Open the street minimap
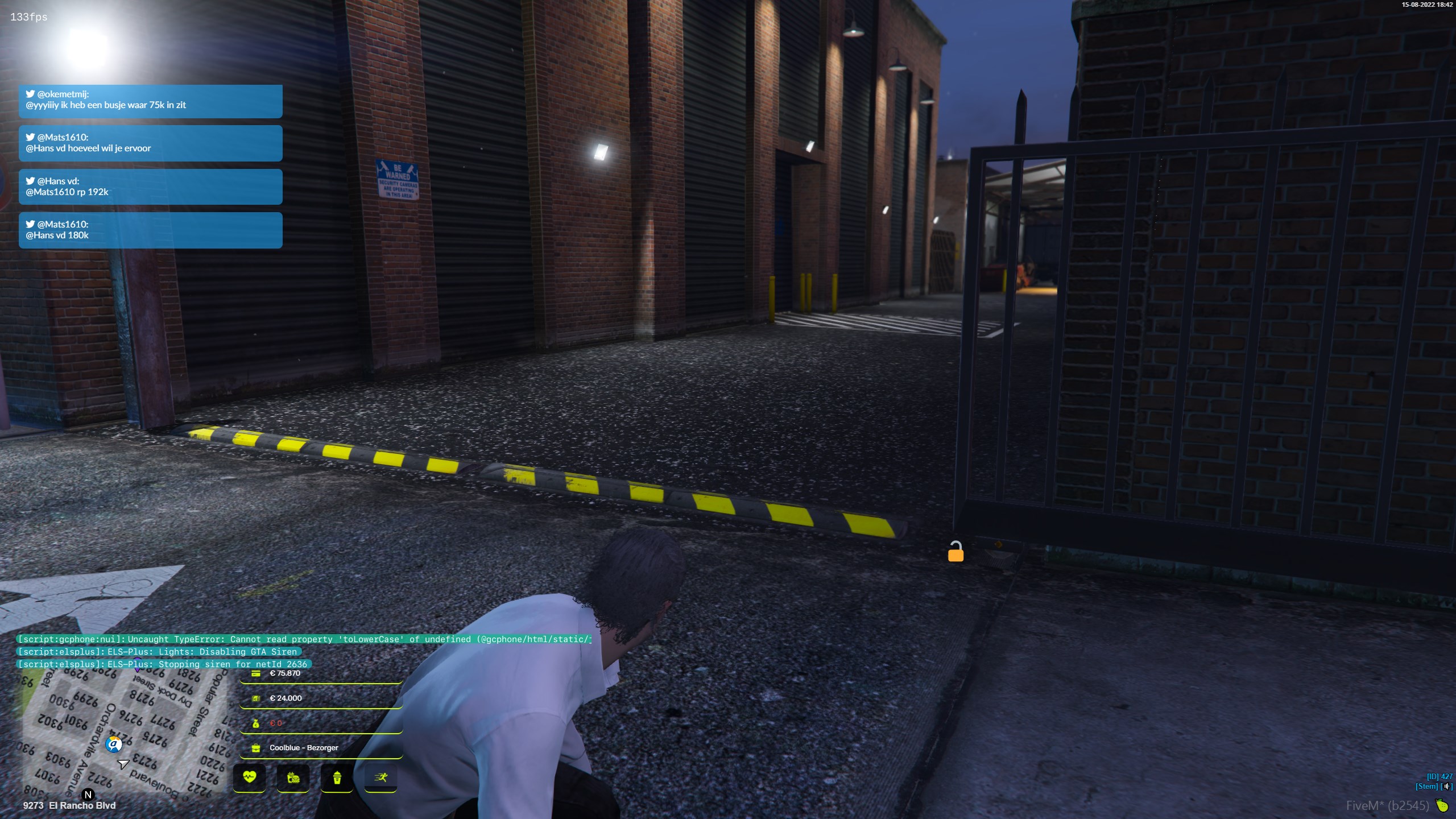 [125, 734]
